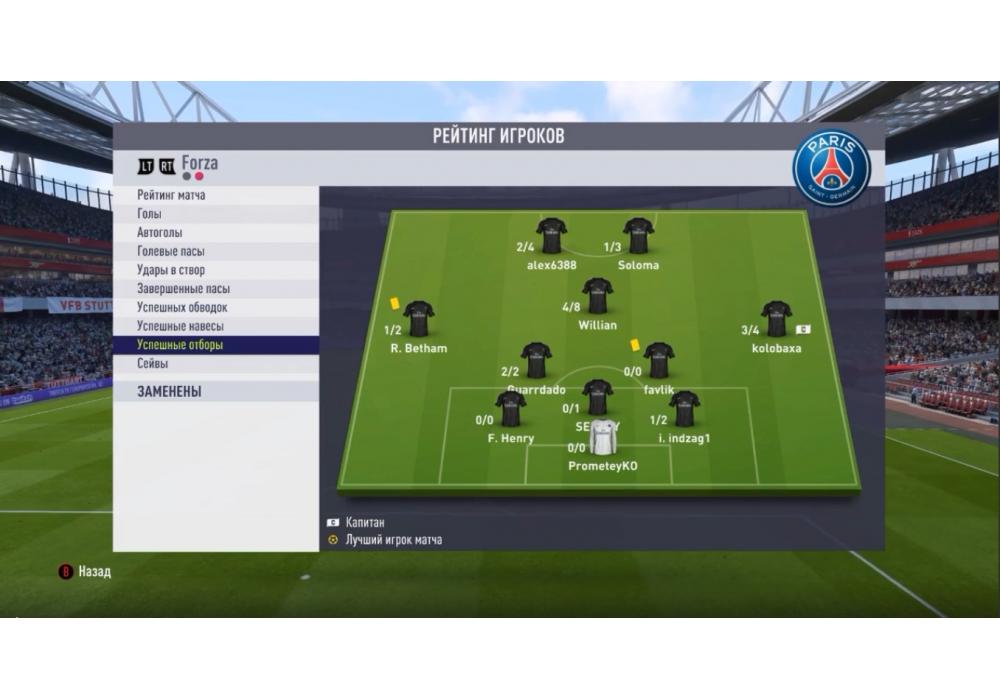This screenshot has width=1000, height=700.
Task: Select favlik on the pitch
Action: point(658,360)
